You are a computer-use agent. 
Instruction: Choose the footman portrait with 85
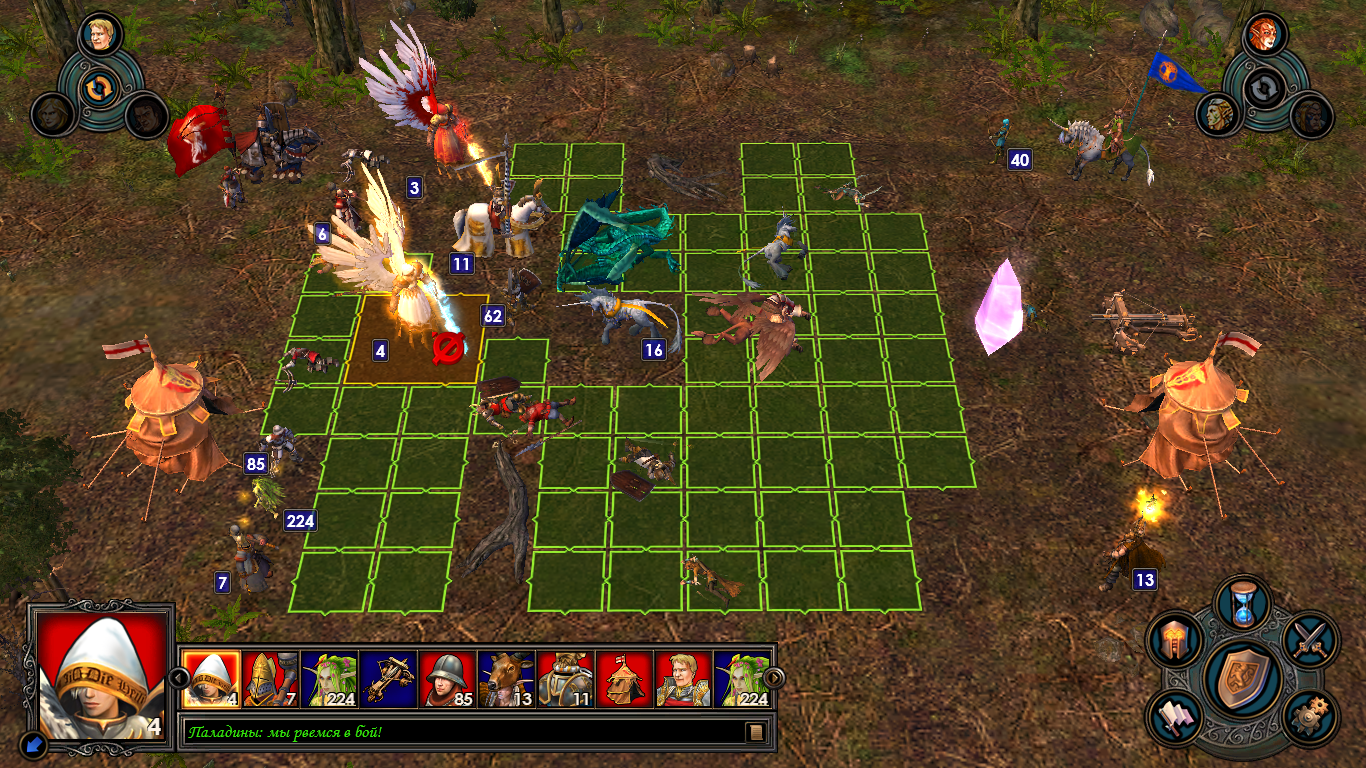click(447, 680)
